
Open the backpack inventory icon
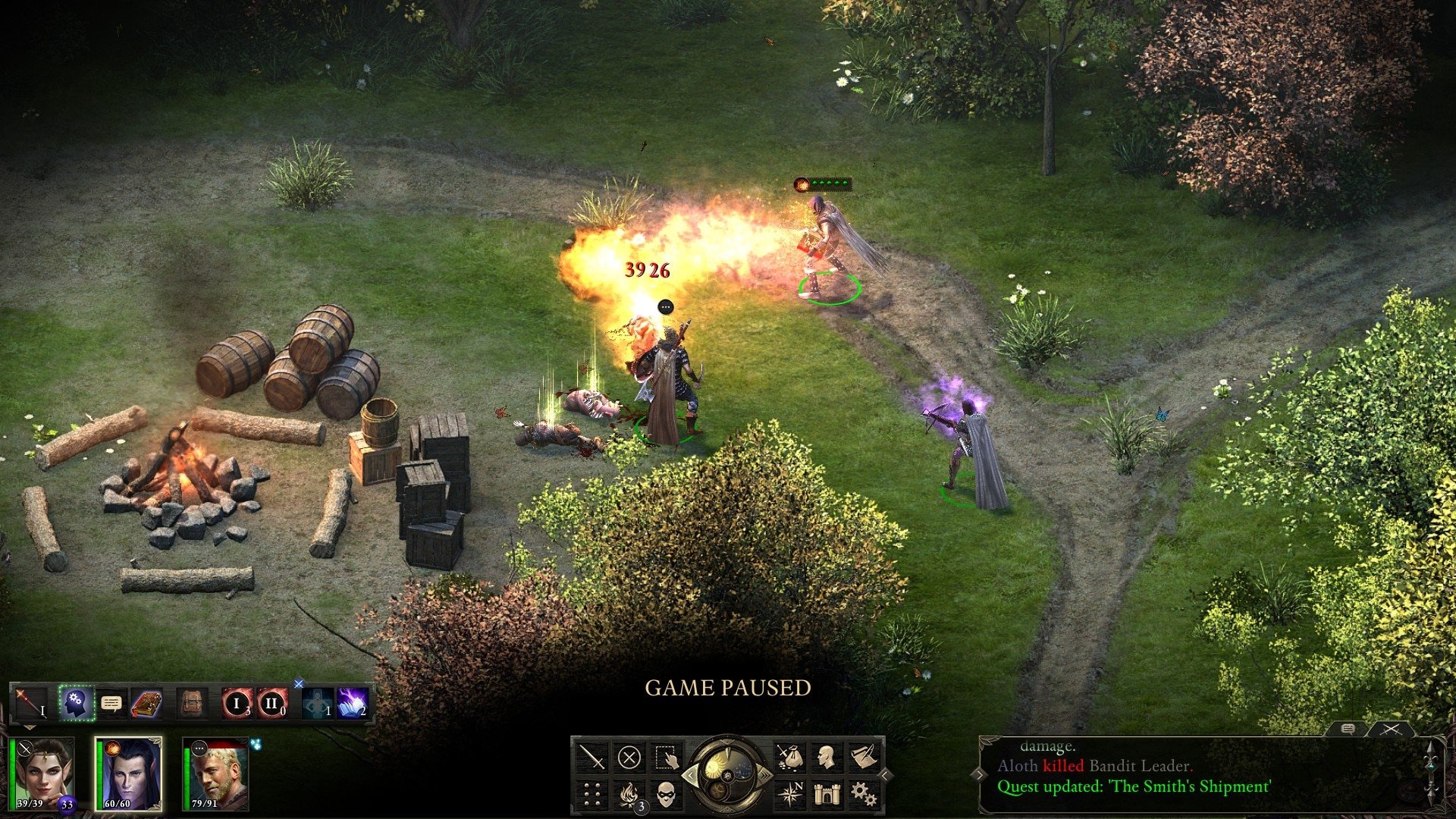point(192,703)
